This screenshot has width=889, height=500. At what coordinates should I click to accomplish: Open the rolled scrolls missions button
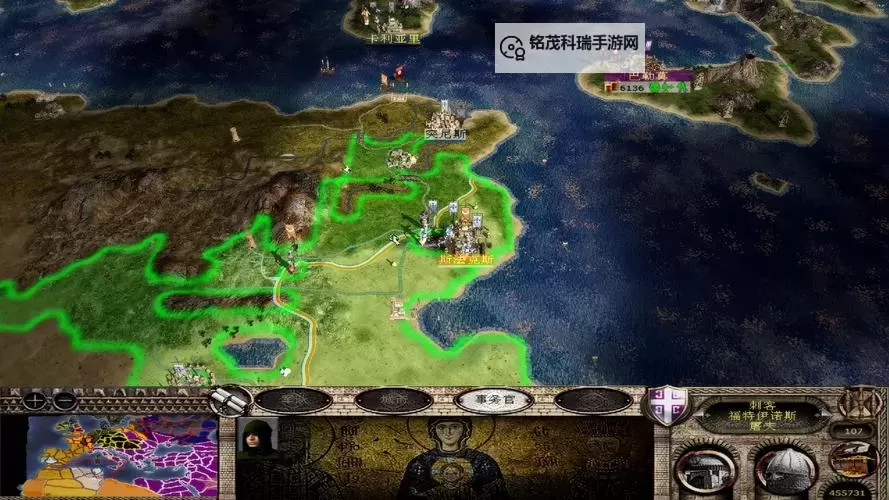coord(231,401)
